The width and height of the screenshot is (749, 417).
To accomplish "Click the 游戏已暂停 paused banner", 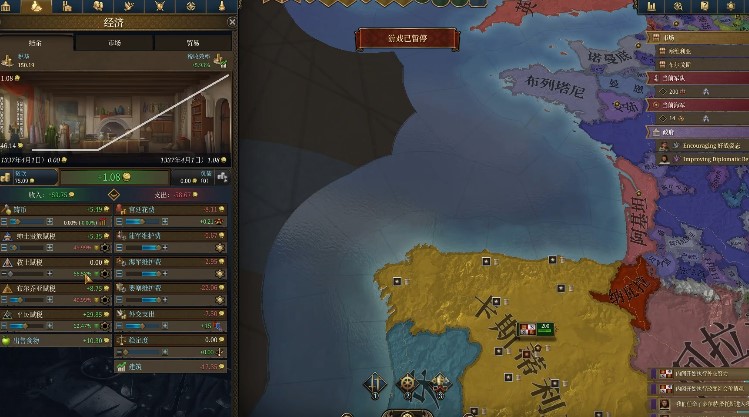I will 408,39.
